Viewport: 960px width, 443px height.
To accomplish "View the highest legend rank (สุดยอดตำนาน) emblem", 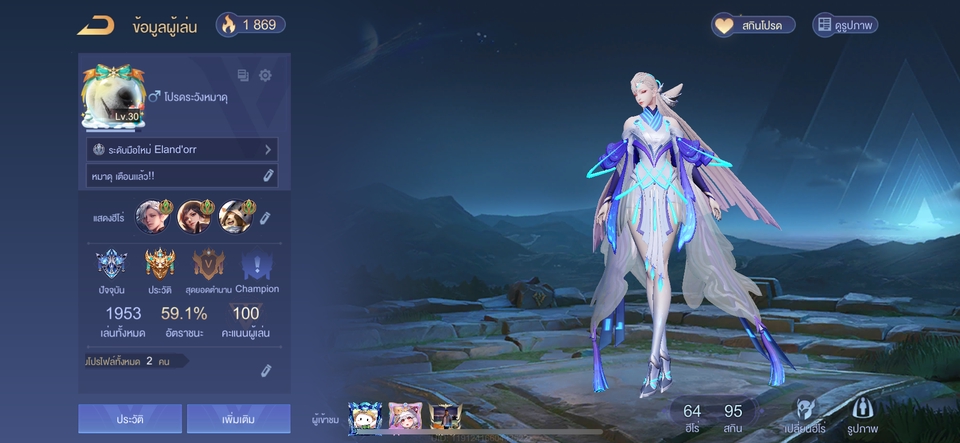I will click(x=209, y=265).
